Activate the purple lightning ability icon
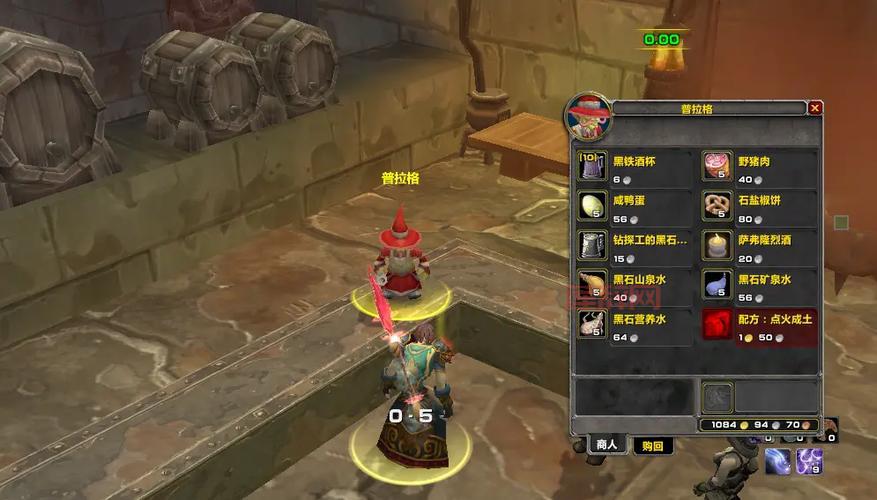Viewport: 877px width, 500px height. coord(809,461)
